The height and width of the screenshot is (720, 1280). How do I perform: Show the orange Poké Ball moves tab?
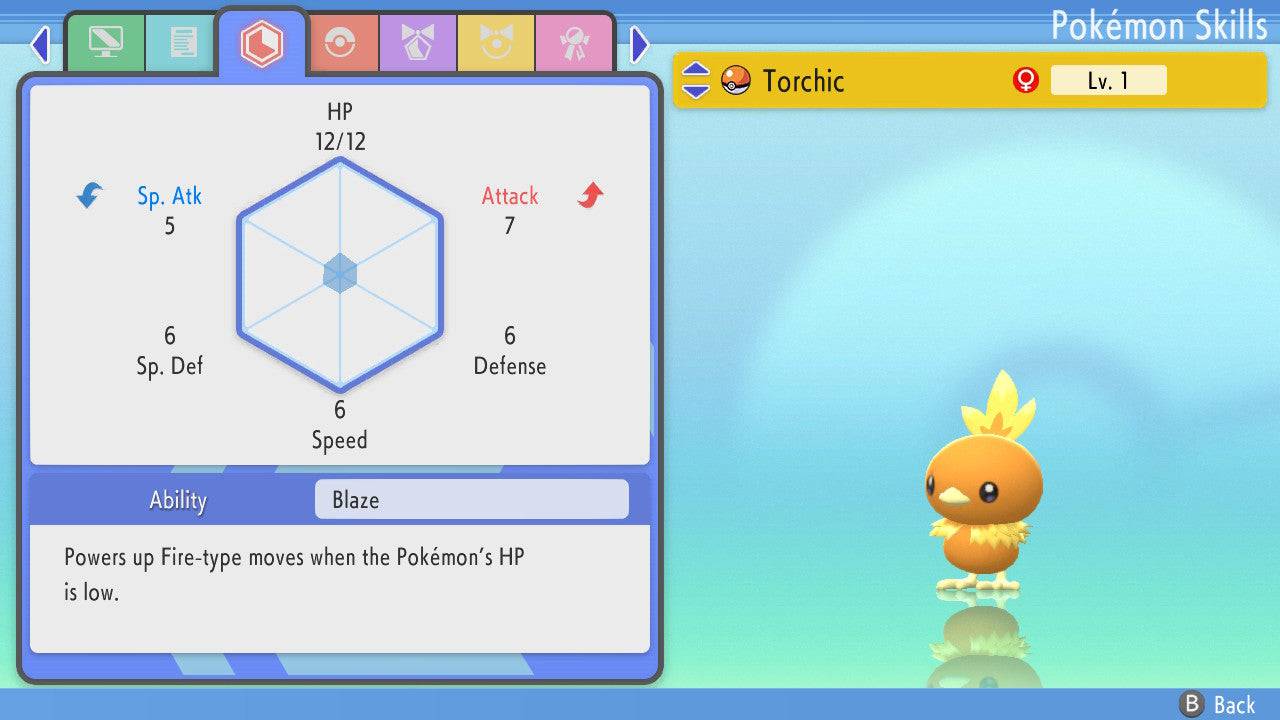coord(340,43)
